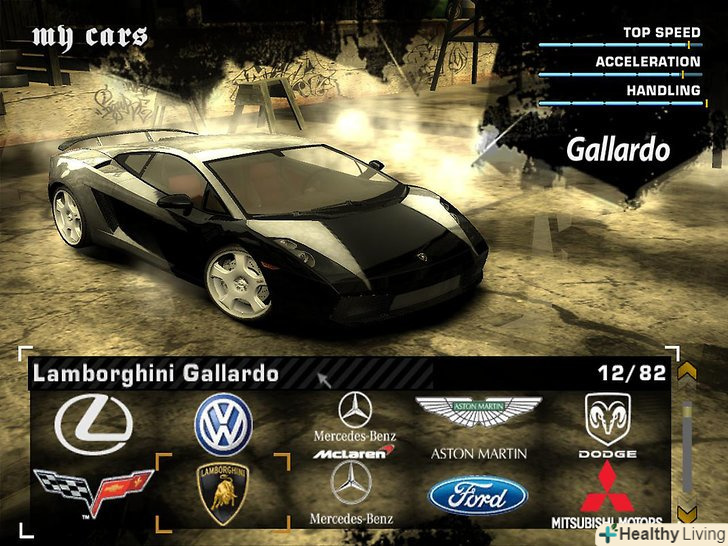Pick the Mercedes-Benz McLaren logo

354,425
